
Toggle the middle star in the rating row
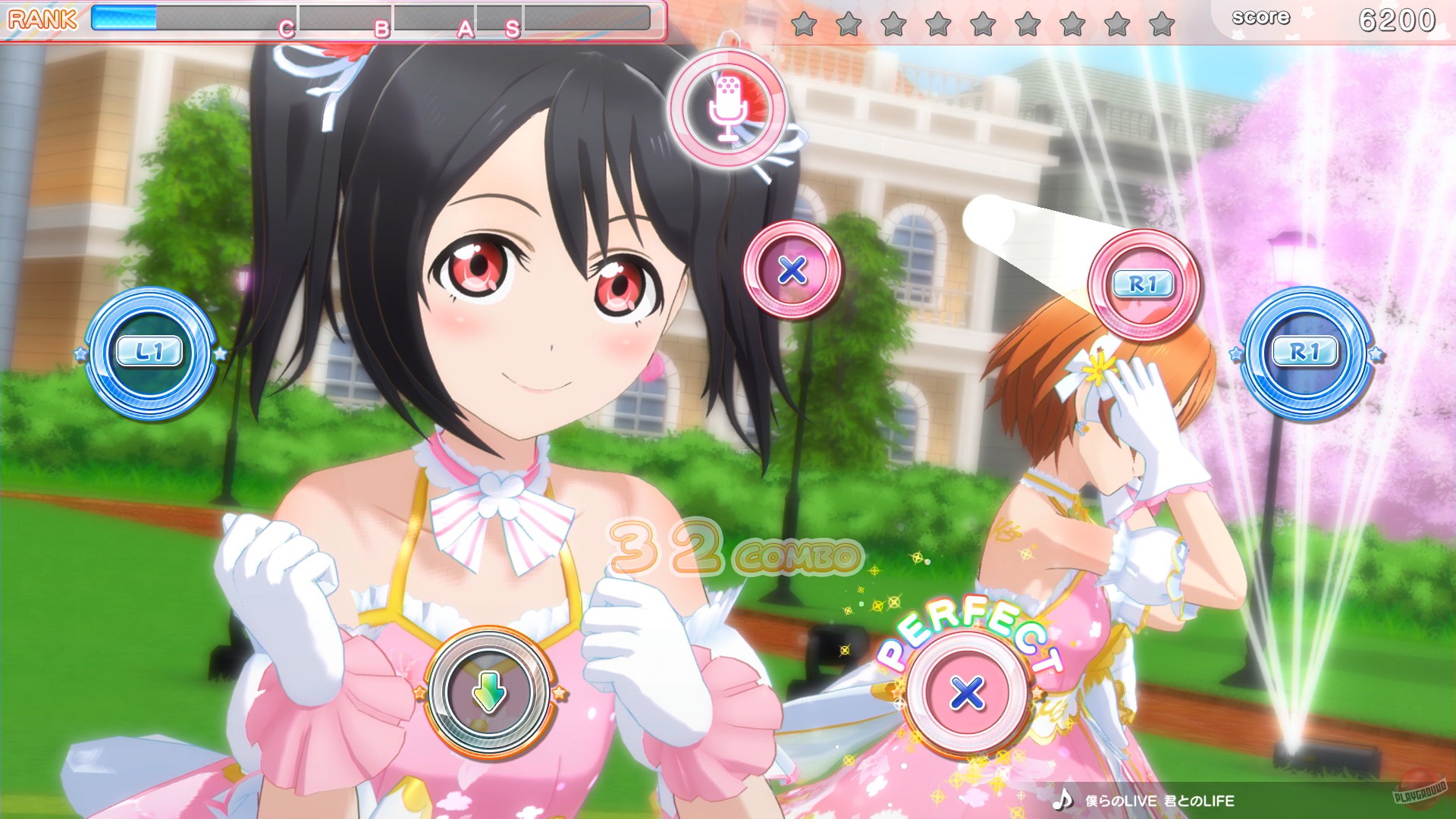pos(984,23)
